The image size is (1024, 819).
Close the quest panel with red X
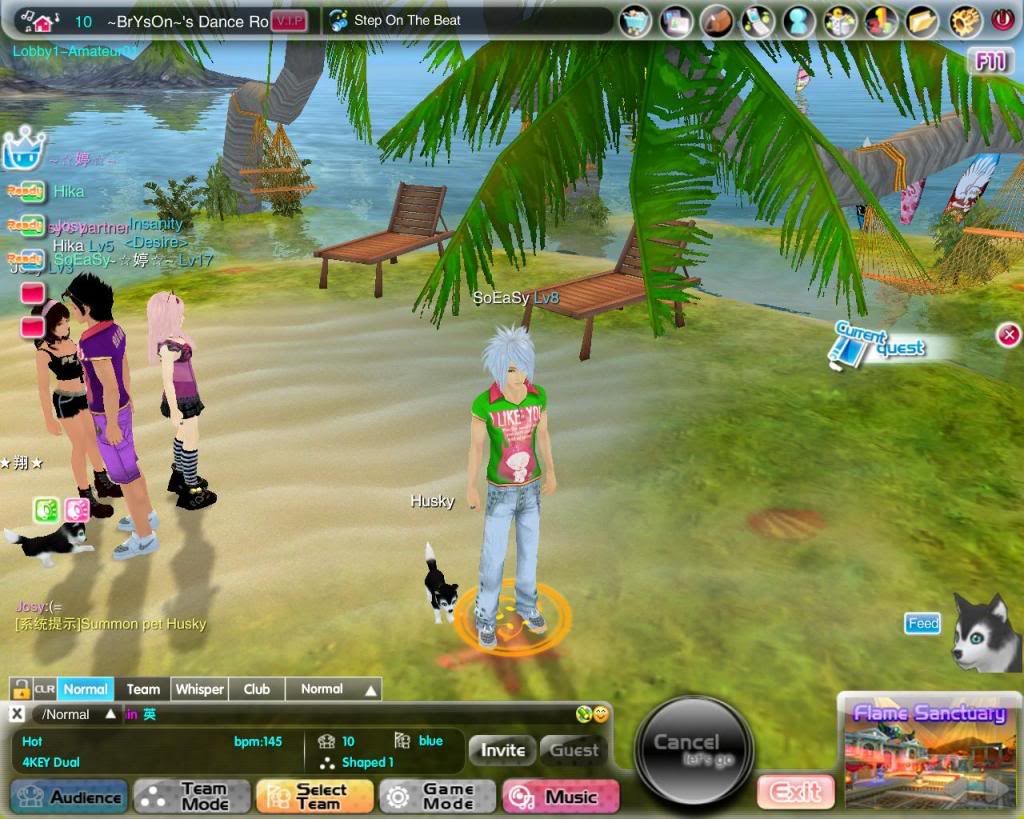pos(1009,335)
